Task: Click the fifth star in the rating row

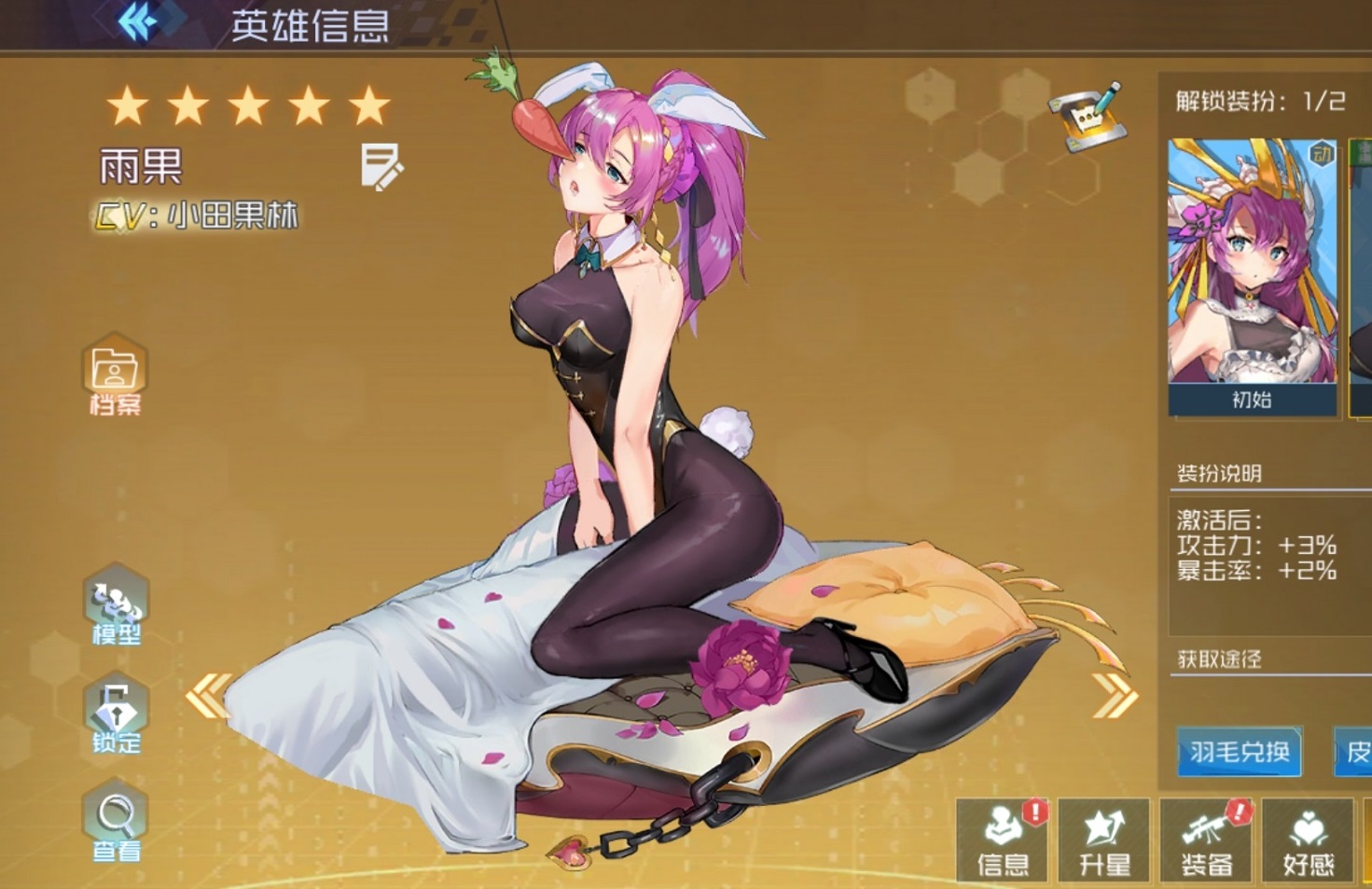Action: pyautogui.click(x=371, y=103)
